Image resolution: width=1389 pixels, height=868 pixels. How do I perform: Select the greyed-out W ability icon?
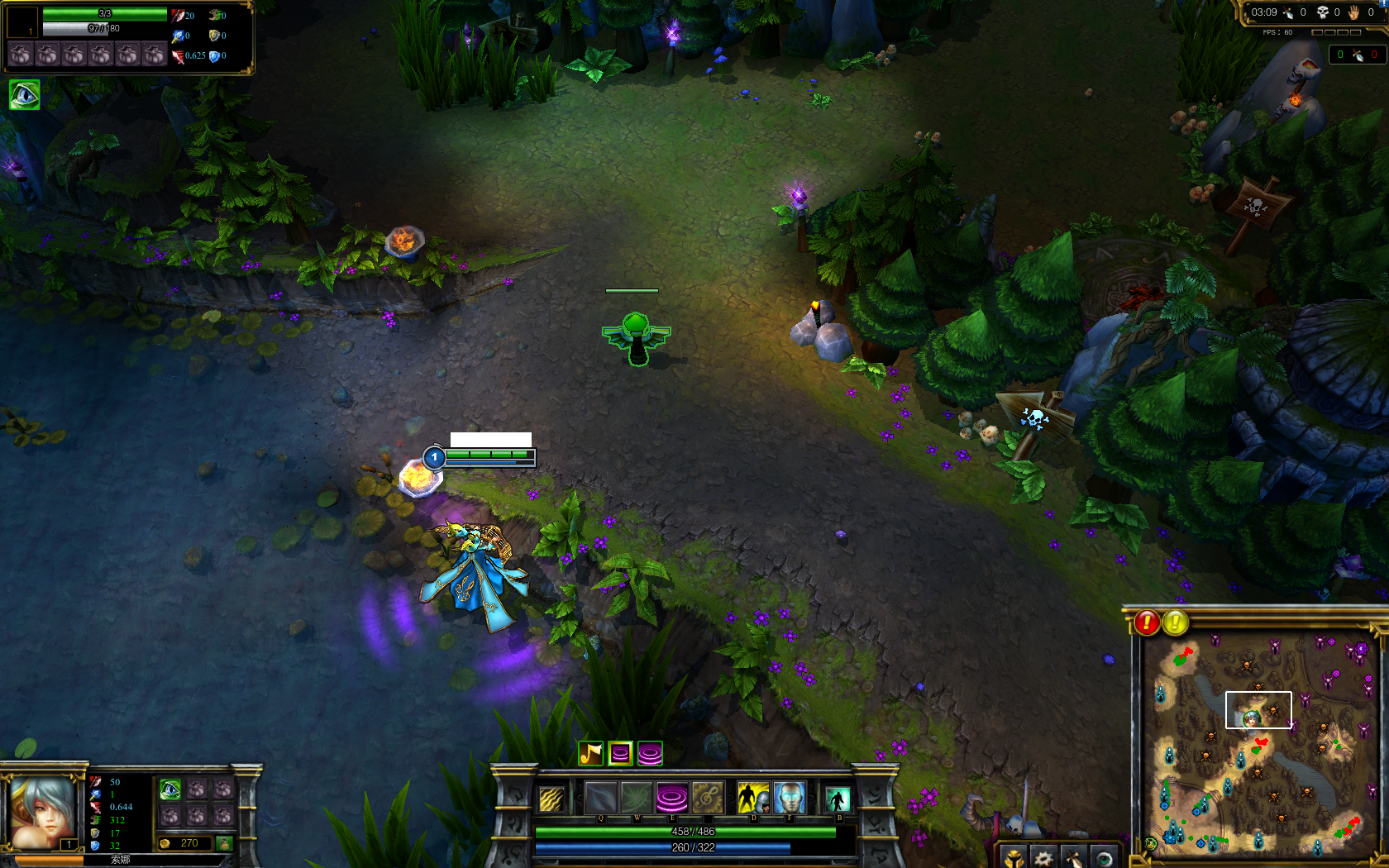(x=636, y=799)
